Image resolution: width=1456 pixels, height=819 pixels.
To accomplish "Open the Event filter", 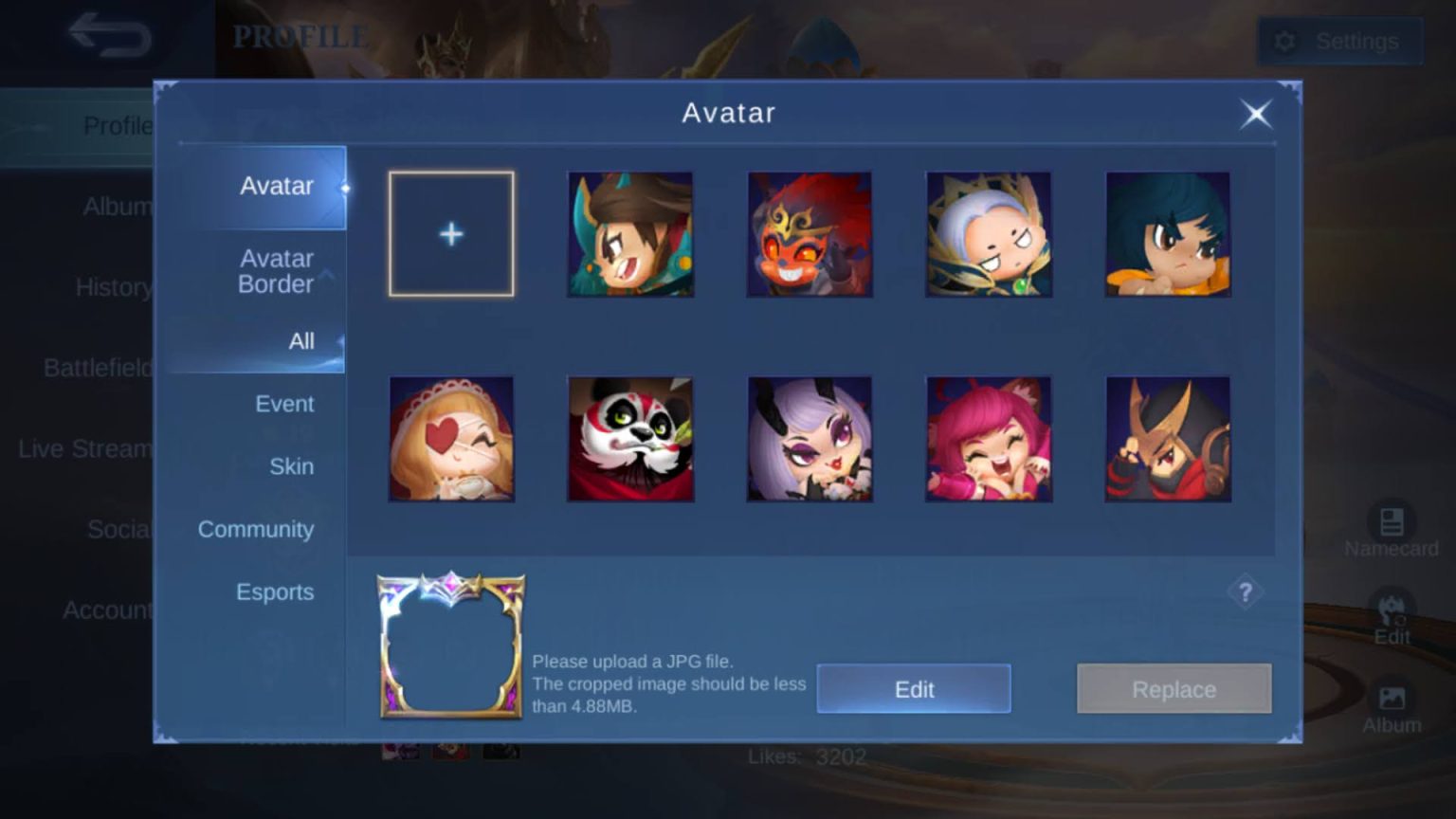I will click(284, 404).
